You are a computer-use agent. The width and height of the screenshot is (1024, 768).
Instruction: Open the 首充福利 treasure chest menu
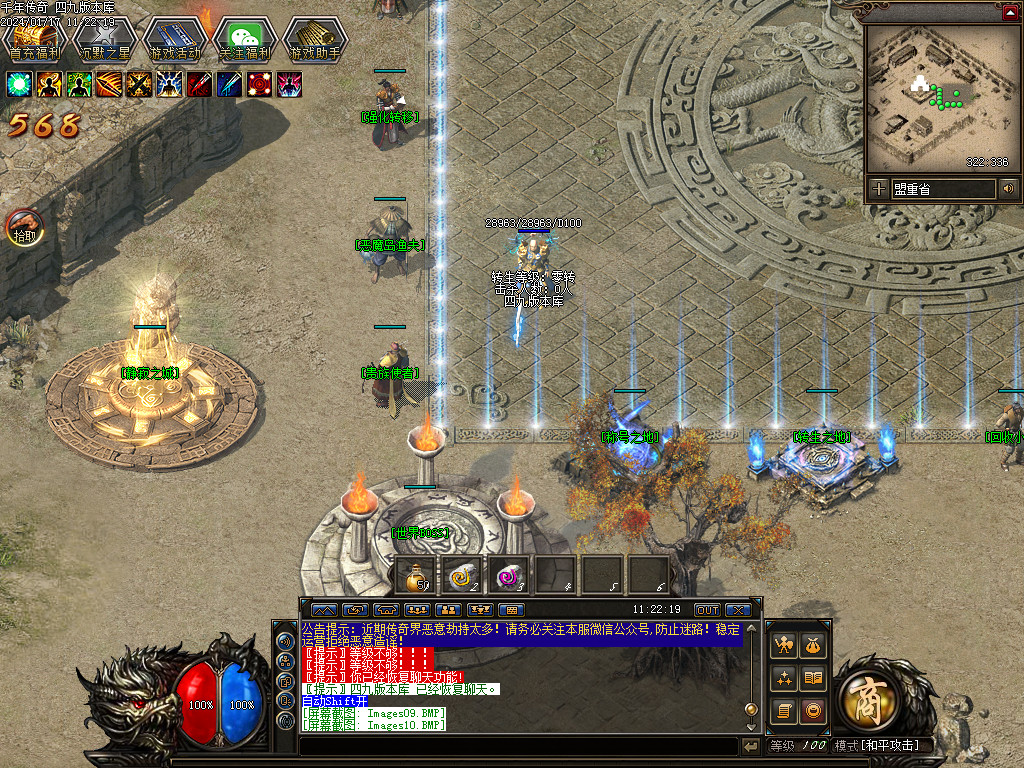pos(35,38)
